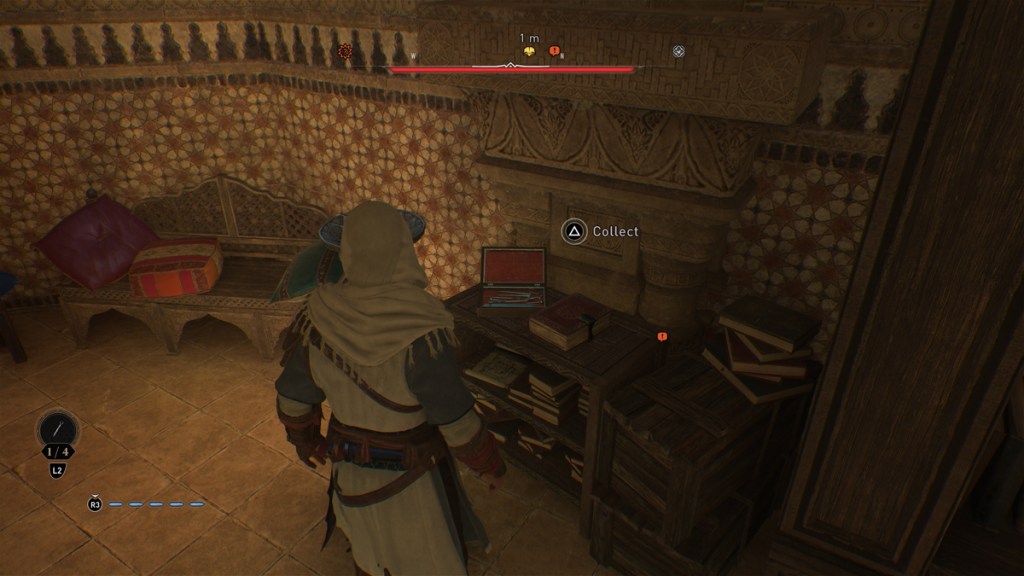Select the yellow marker on the compass

point(529,51)
